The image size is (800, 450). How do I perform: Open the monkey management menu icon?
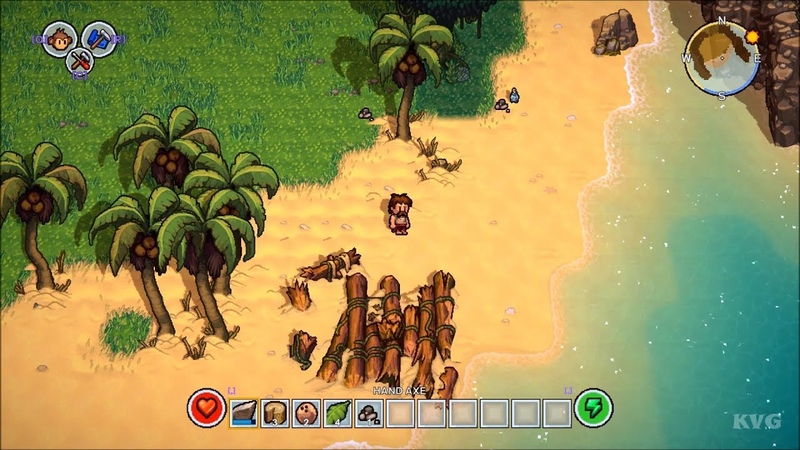point(59,39)
